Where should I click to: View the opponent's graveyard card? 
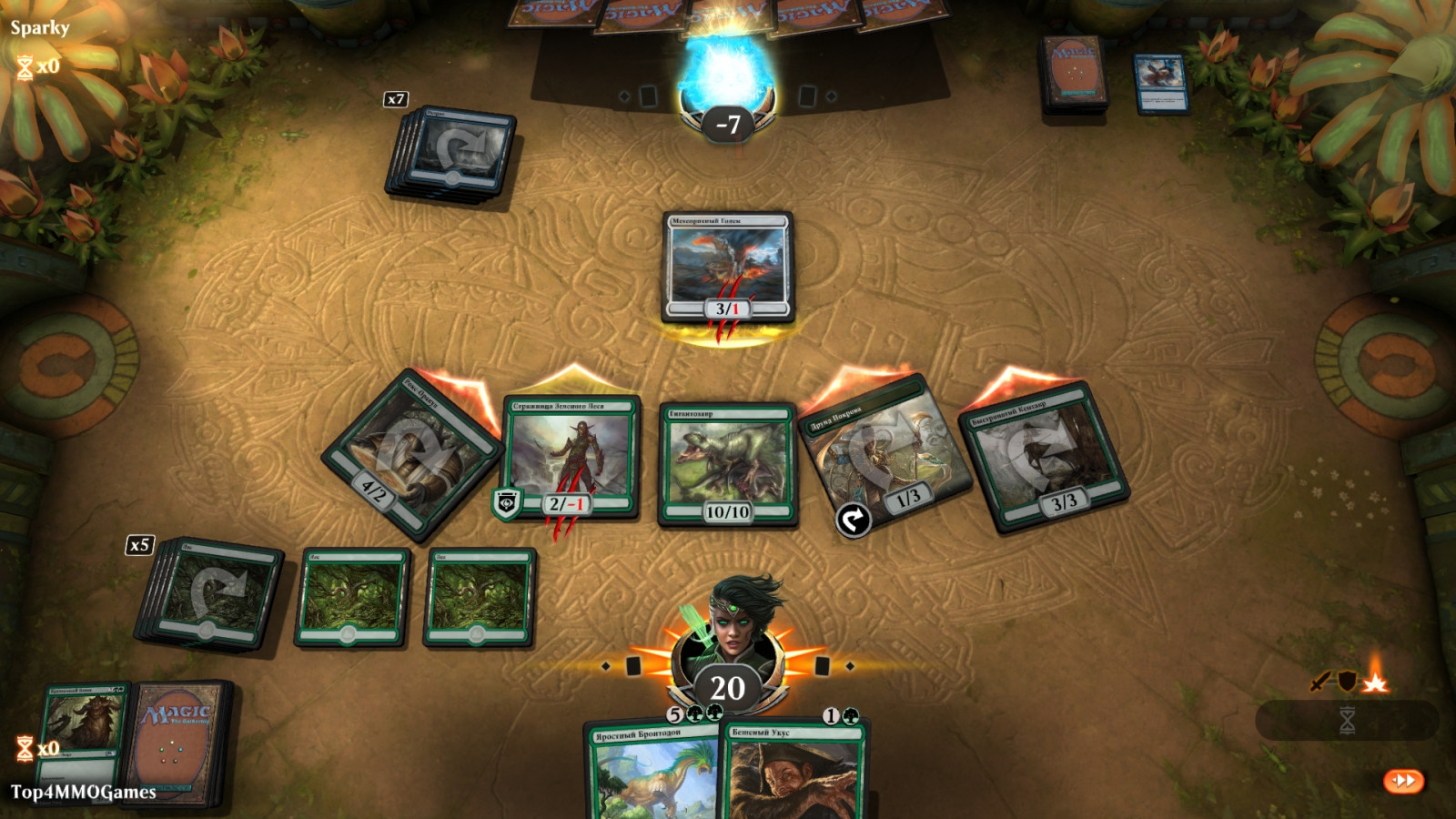(x=1160, y=83)
